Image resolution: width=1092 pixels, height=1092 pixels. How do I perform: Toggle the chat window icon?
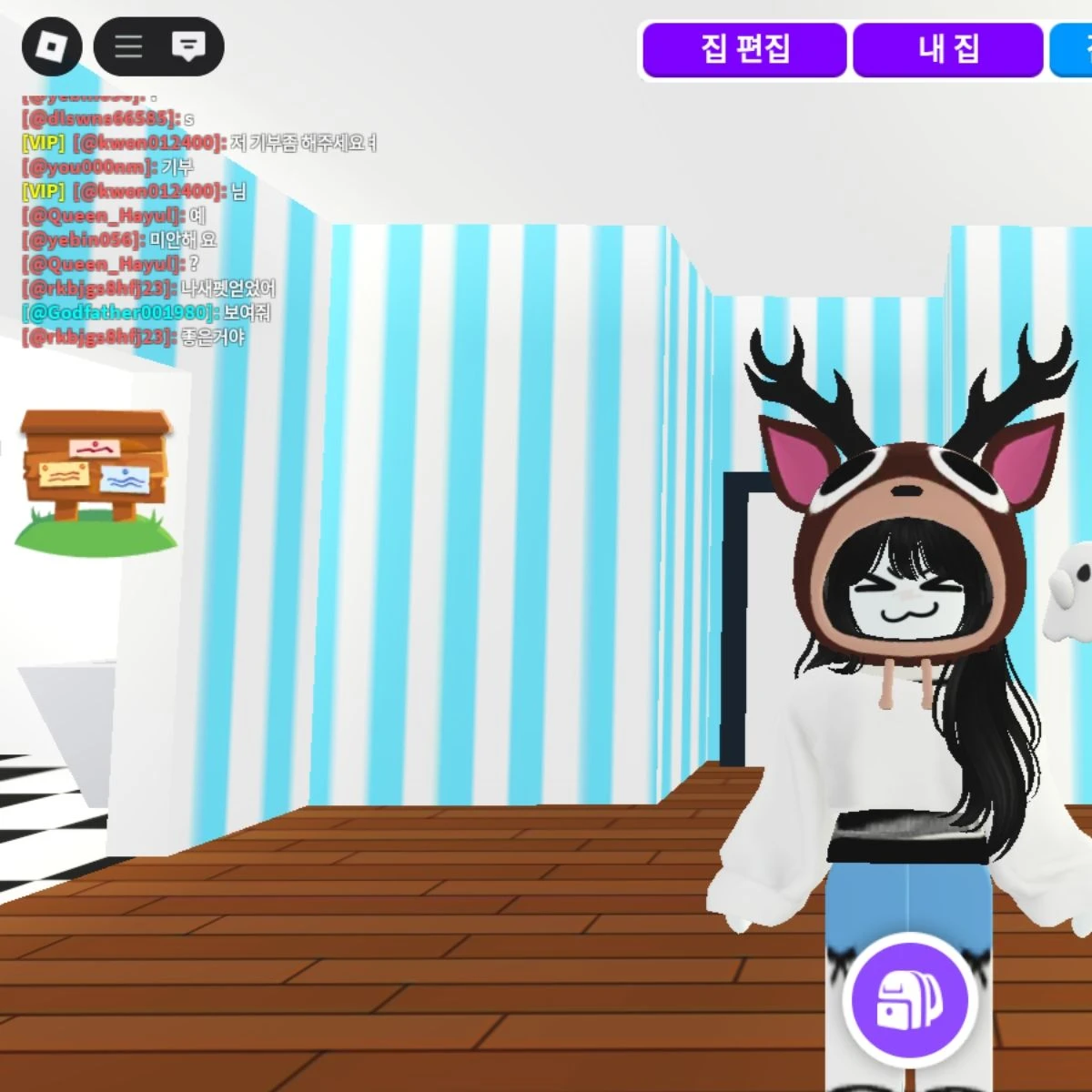coord(188,46)
